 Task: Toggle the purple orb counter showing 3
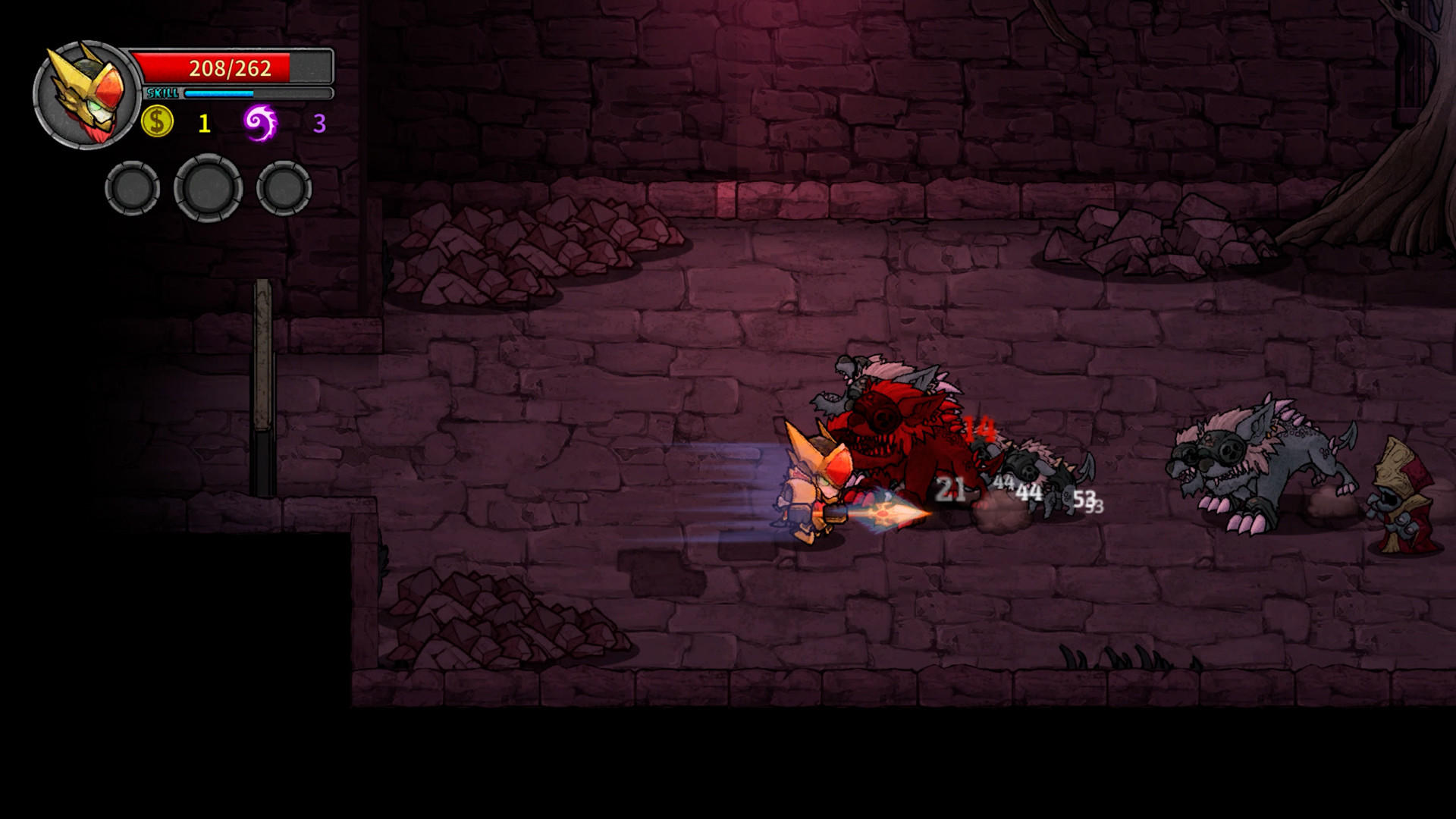(319, 121)
